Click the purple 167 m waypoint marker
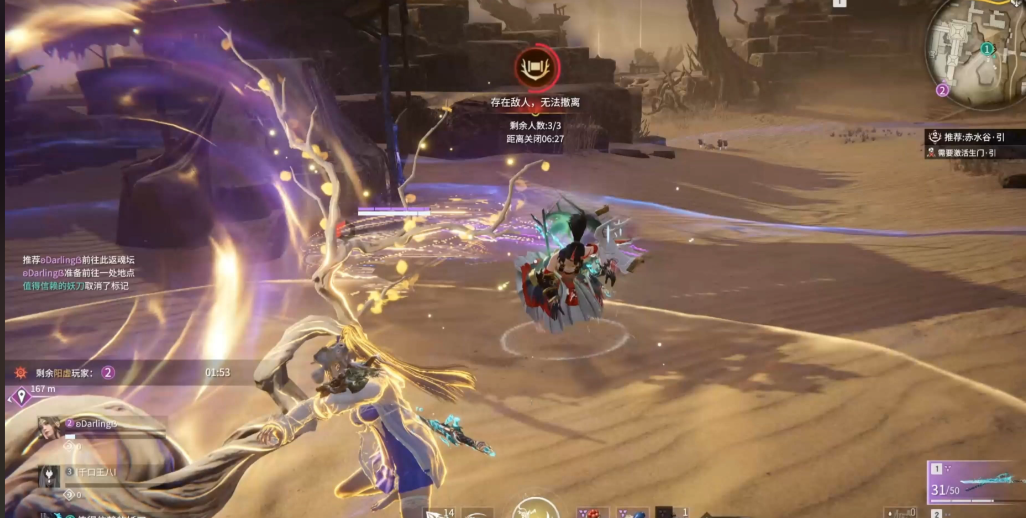This screenshot has width=1026, height=518. pos(21,397)
